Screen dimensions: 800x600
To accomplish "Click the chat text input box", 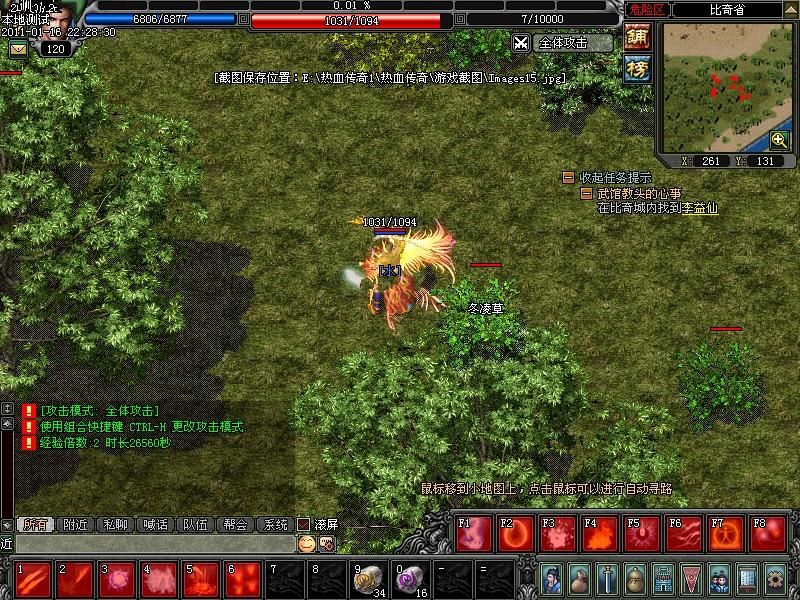I will tap(150, 544).
